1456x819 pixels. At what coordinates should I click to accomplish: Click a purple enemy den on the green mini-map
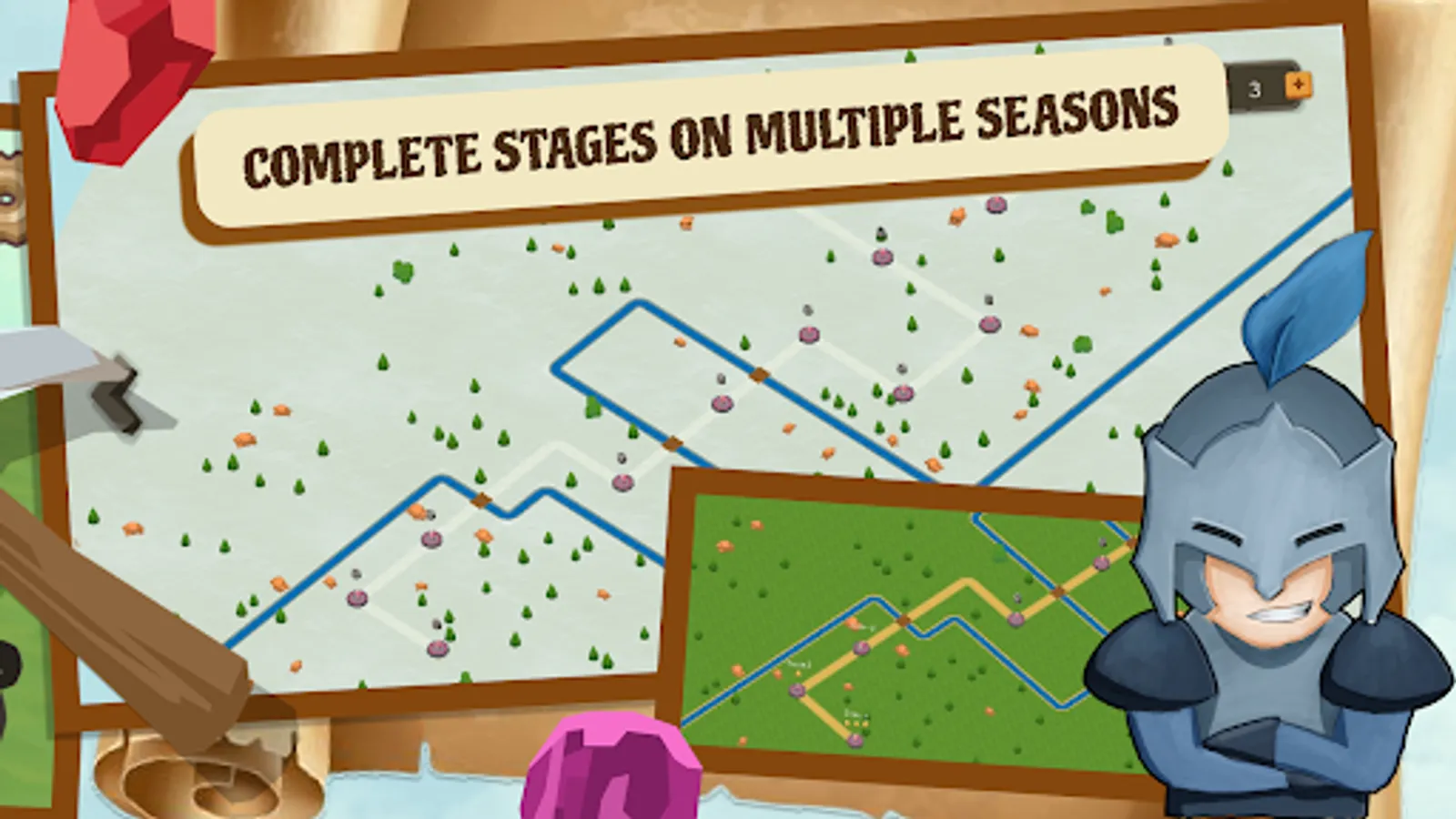point(861,648)
